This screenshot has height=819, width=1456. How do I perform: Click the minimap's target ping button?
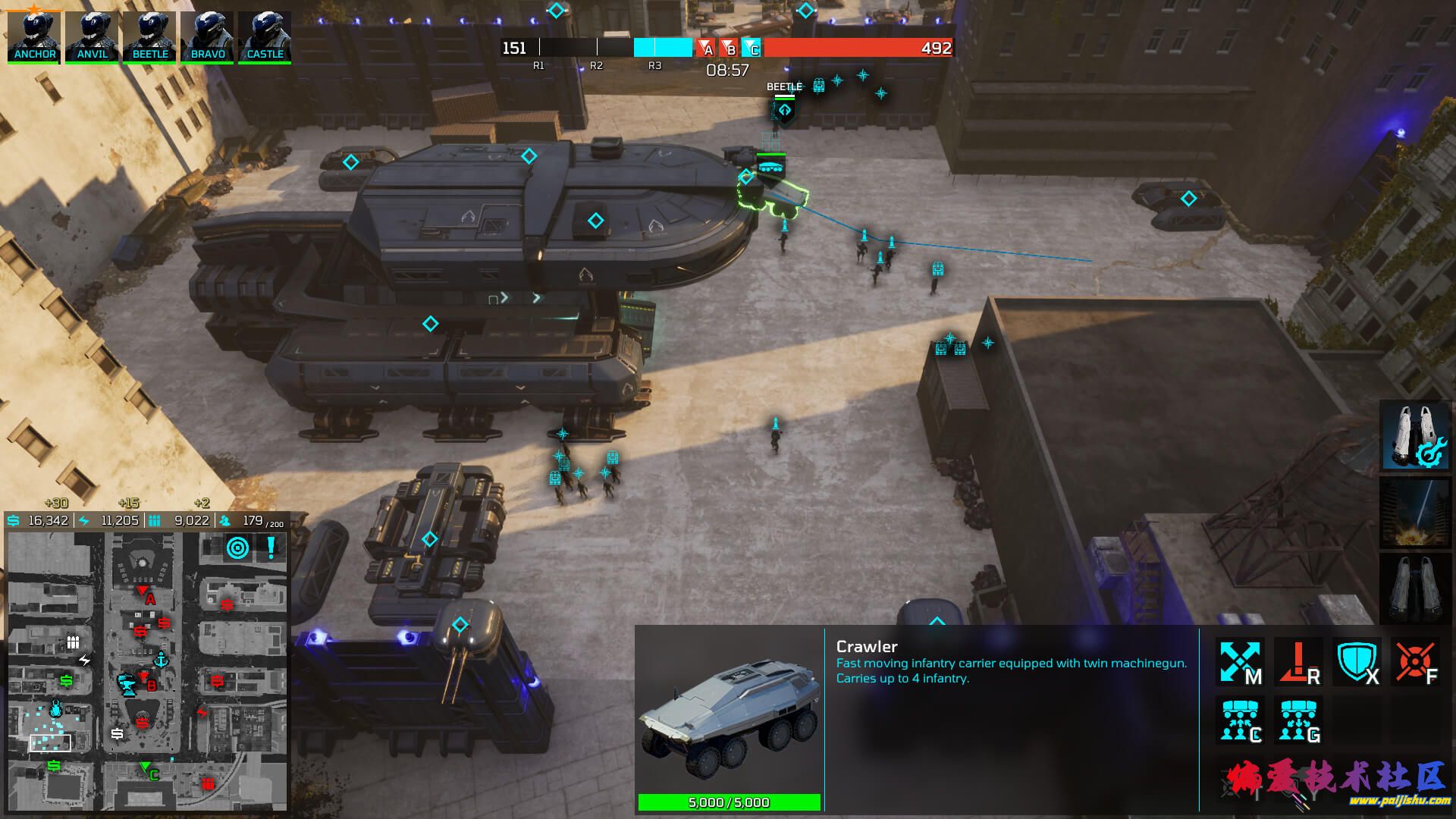click(x=238, y=548)
